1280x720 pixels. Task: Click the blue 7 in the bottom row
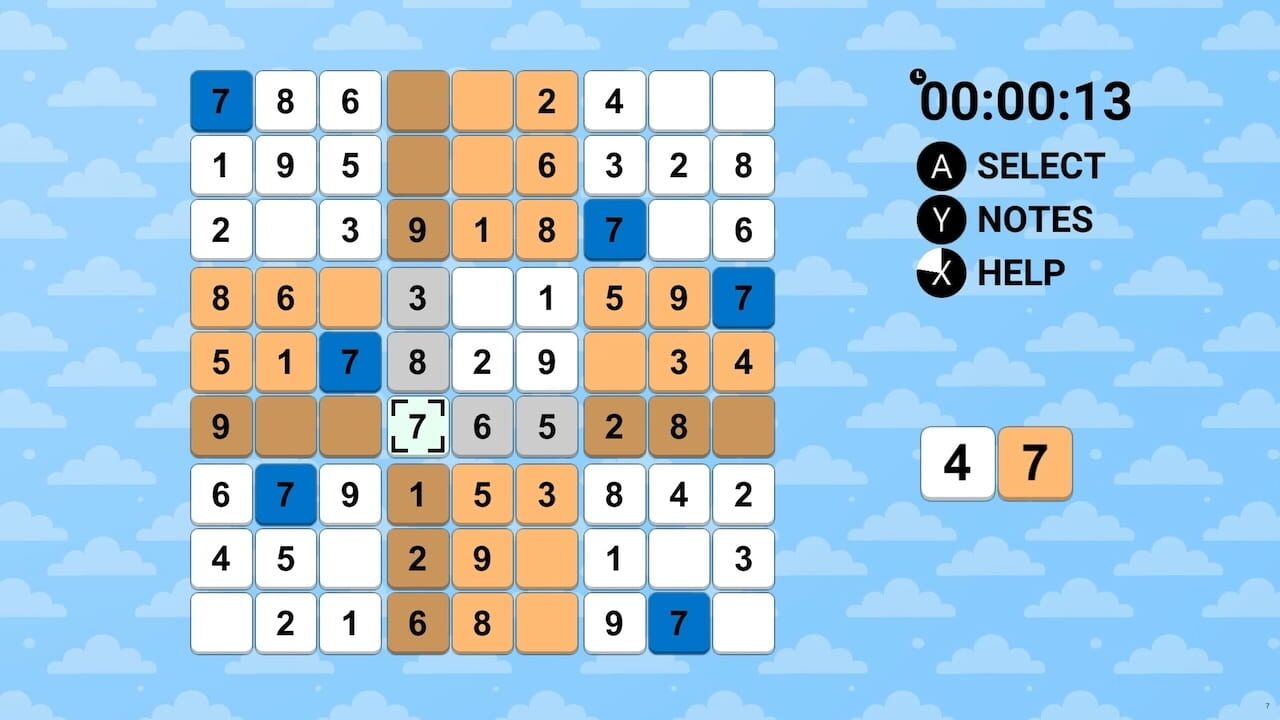point(679,623)
